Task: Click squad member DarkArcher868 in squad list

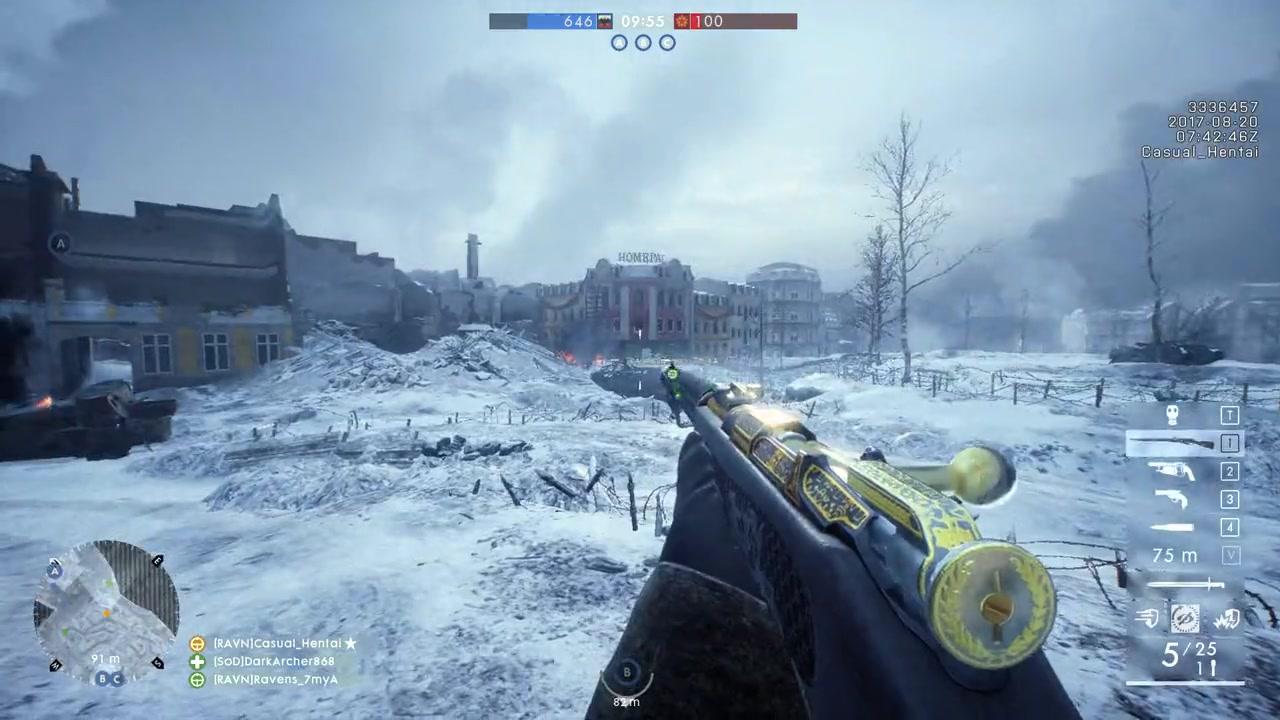Action: click(x=273, y=662)
